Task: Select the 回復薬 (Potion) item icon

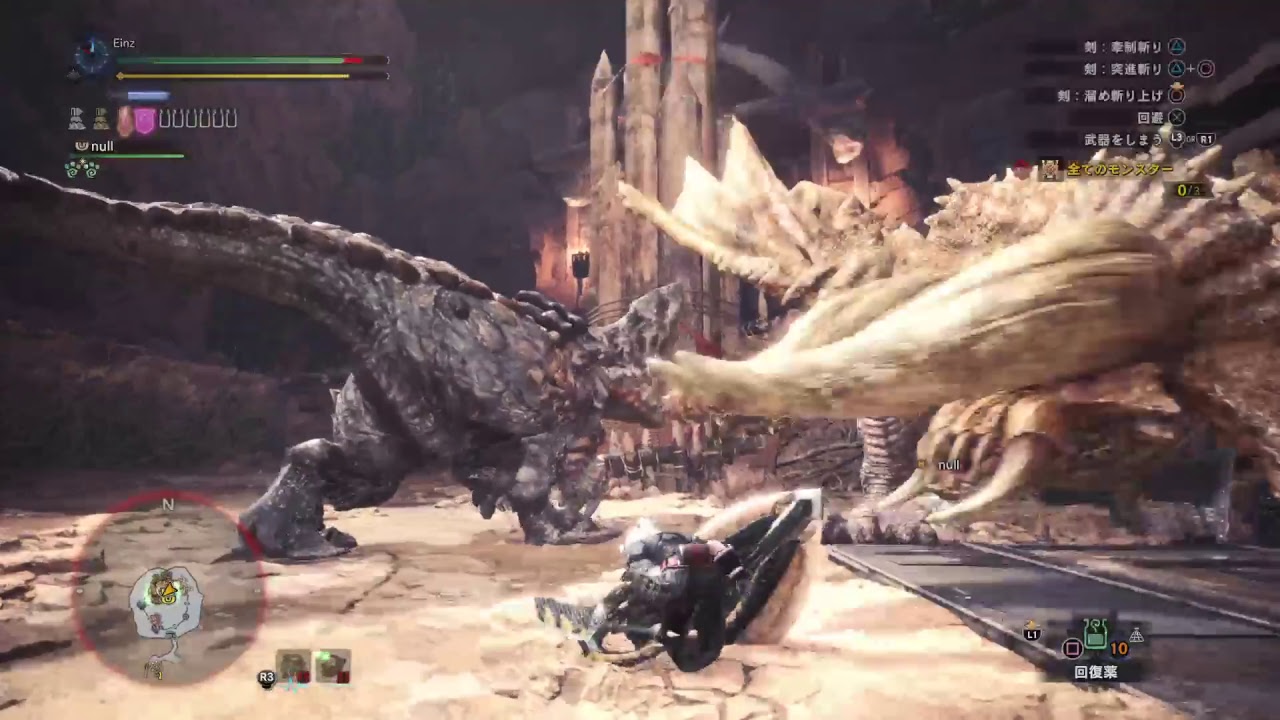Action: click(x=1095, y=634)
